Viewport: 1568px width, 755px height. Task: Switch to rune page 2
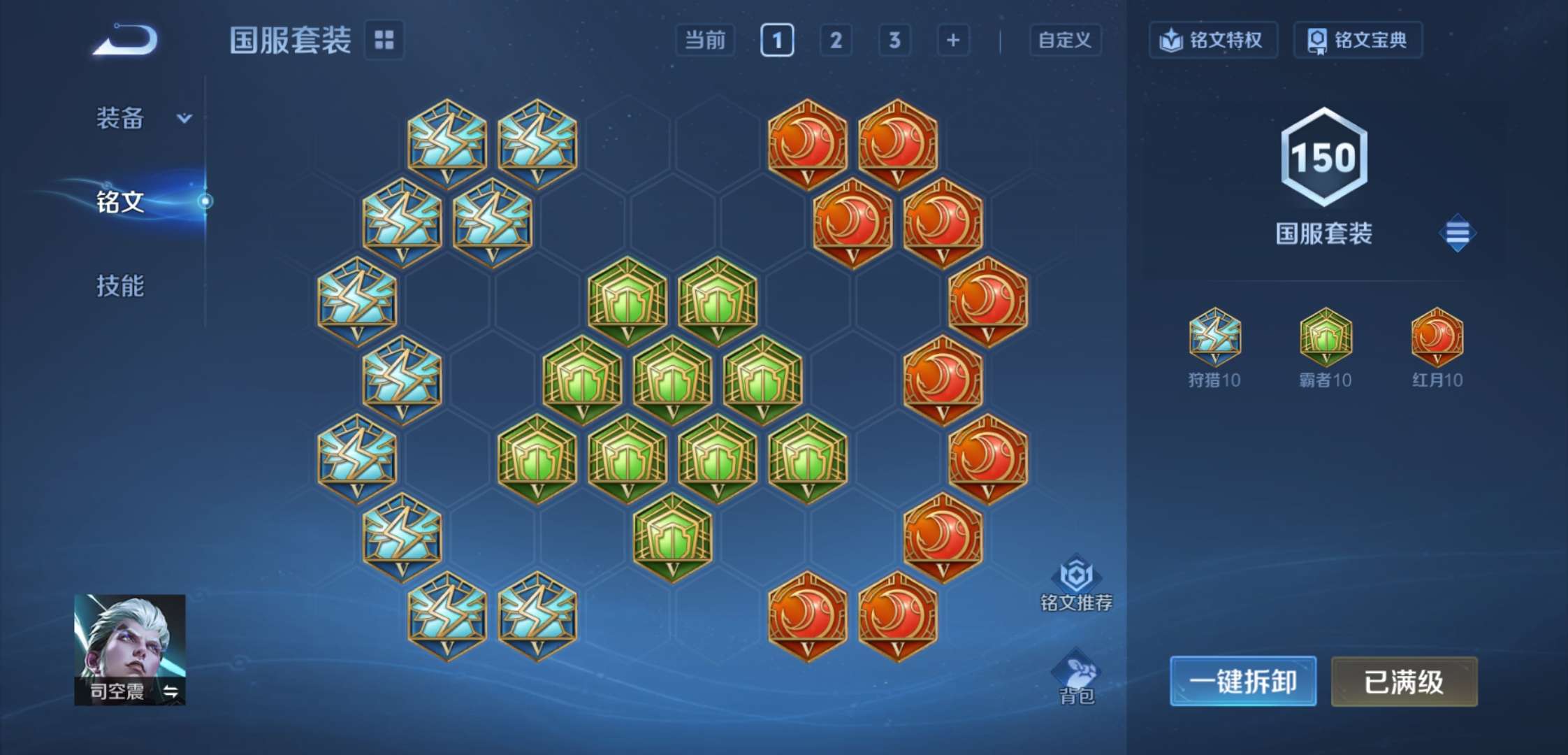pos(836,40)
